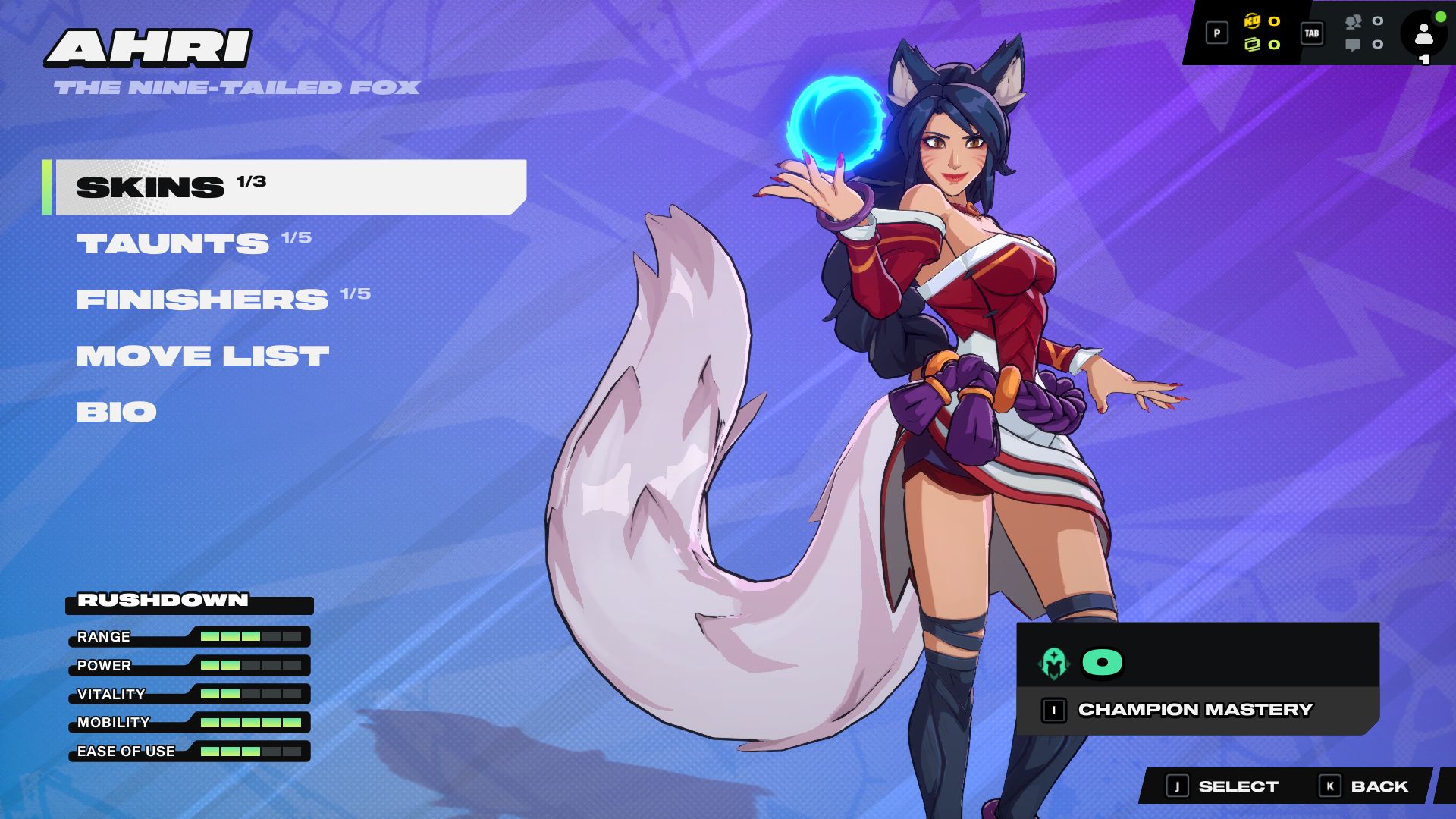This screenshot has height=819, width=1456.
Task: Select the Taunts menu entry
Action: pyautogui.click(x=173, y=243)
